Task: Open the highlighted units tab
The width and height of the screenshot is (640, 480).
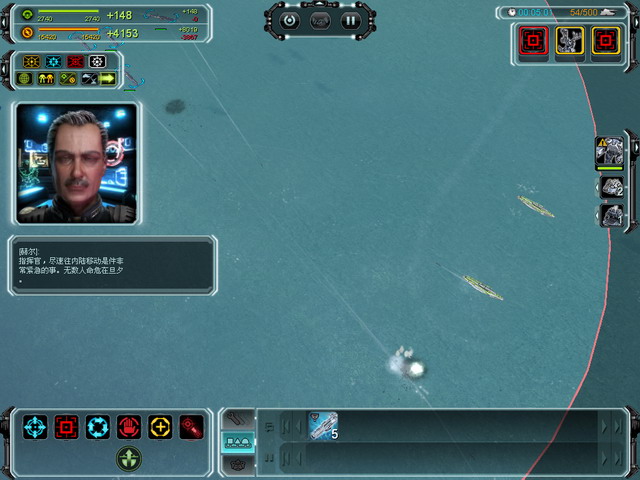Action: click(237, 441)
